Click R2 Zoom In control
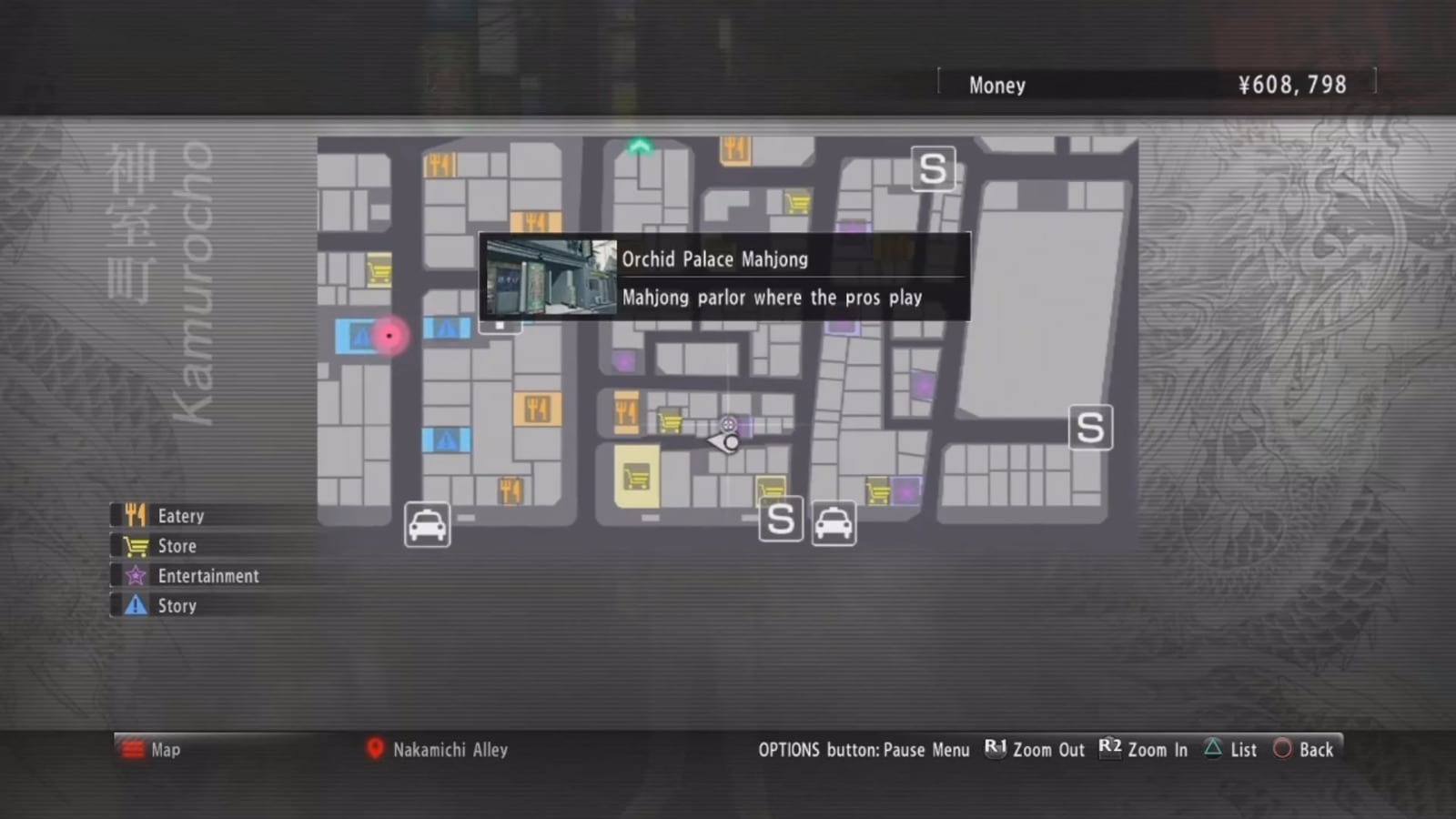Viewport: 1456px width, 819px height. click(1143, 749)
